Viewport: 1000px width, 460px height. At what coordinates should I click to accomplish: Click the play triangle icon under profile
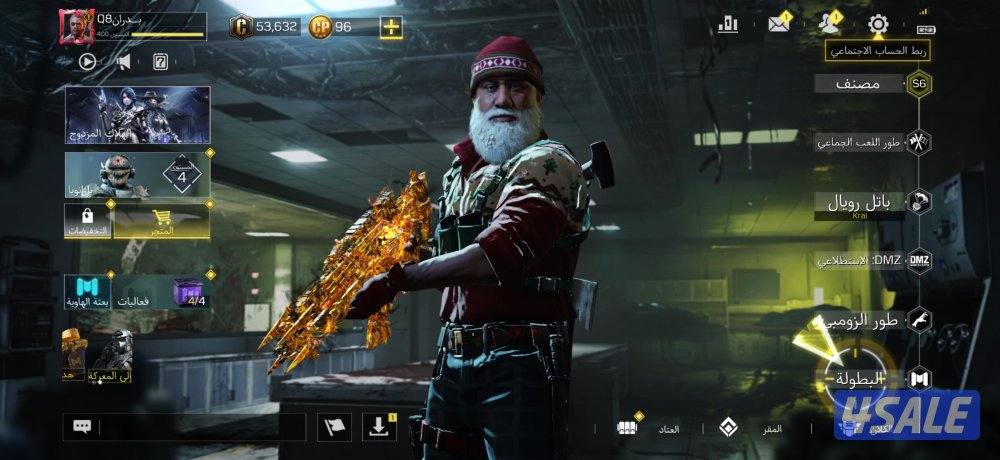pos(87,61)
